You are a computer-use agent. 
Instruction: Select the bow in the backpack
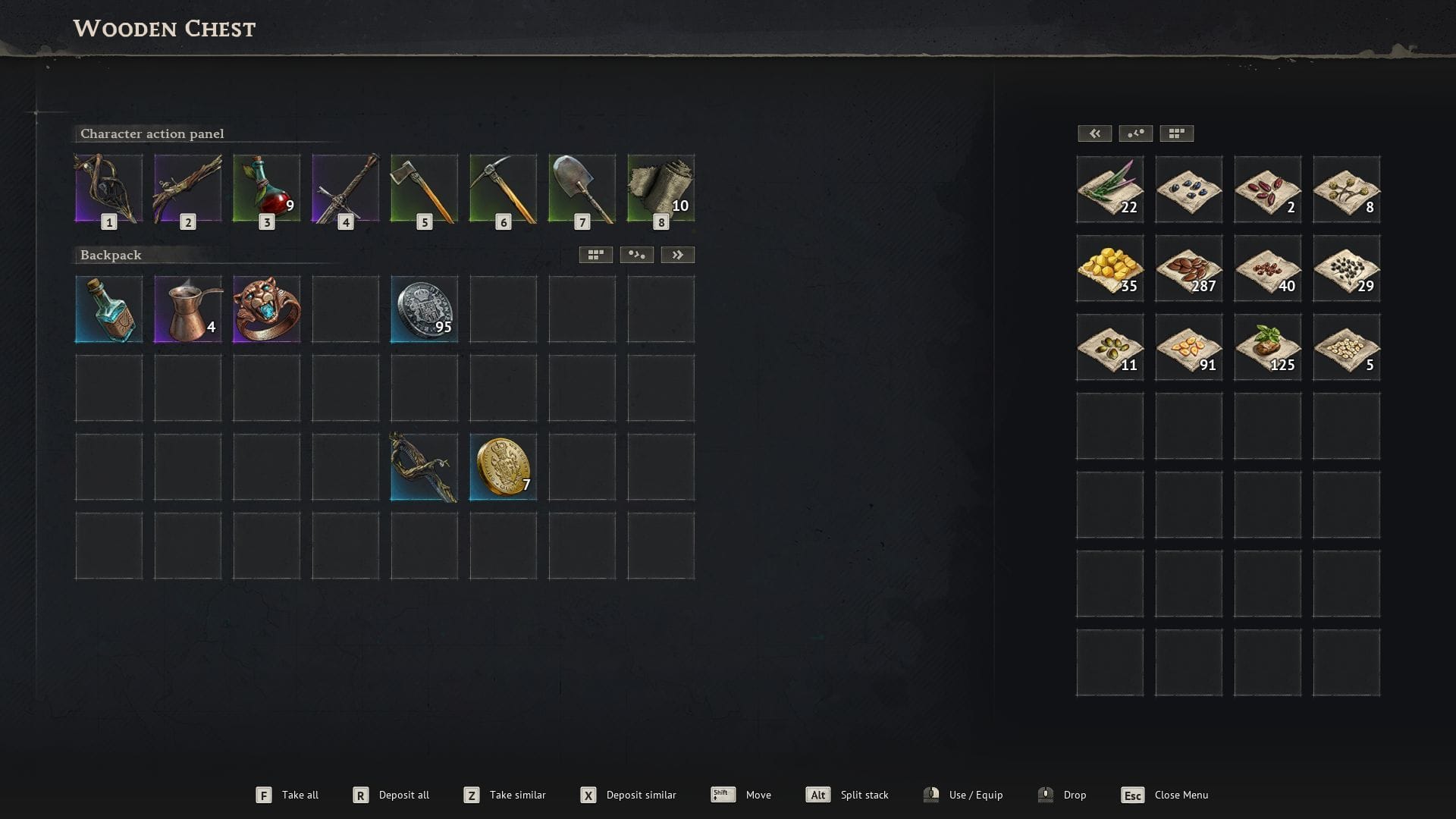pyautogui.click(x=424, y=466)
